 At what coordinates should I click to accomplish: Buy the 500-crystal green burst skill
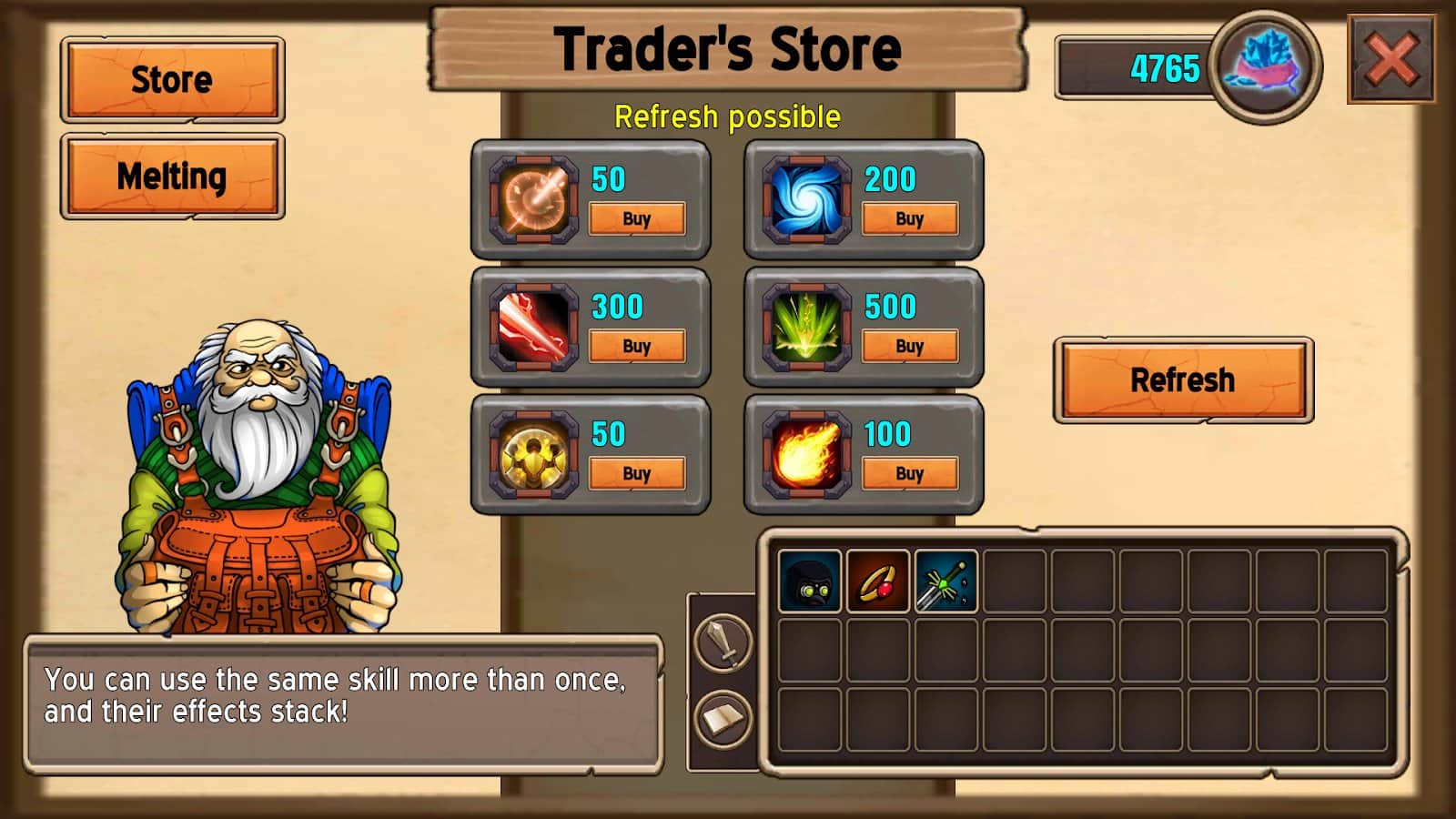coord(909,347)
